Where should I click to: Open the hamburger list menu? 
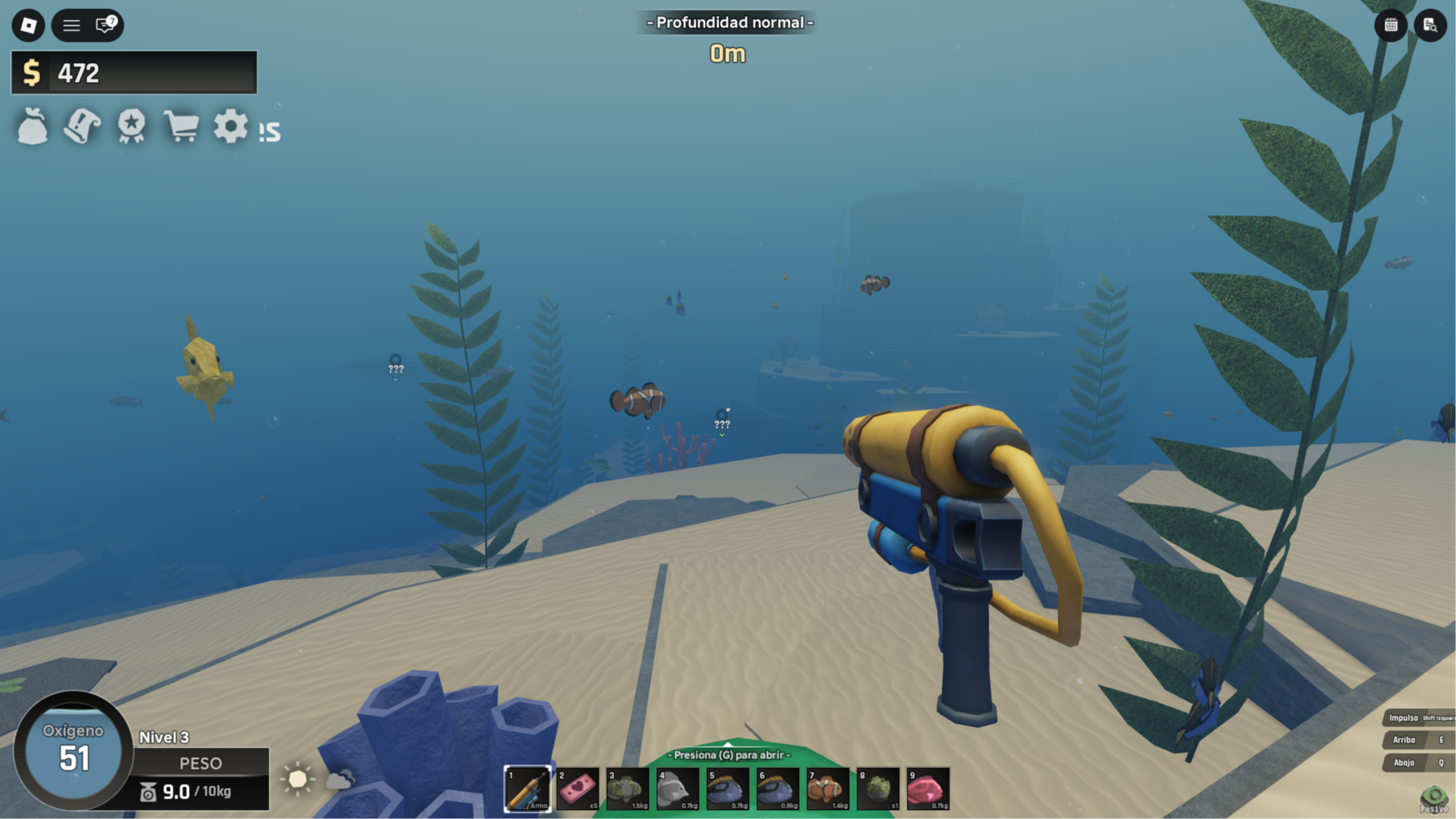coord(71,25)
